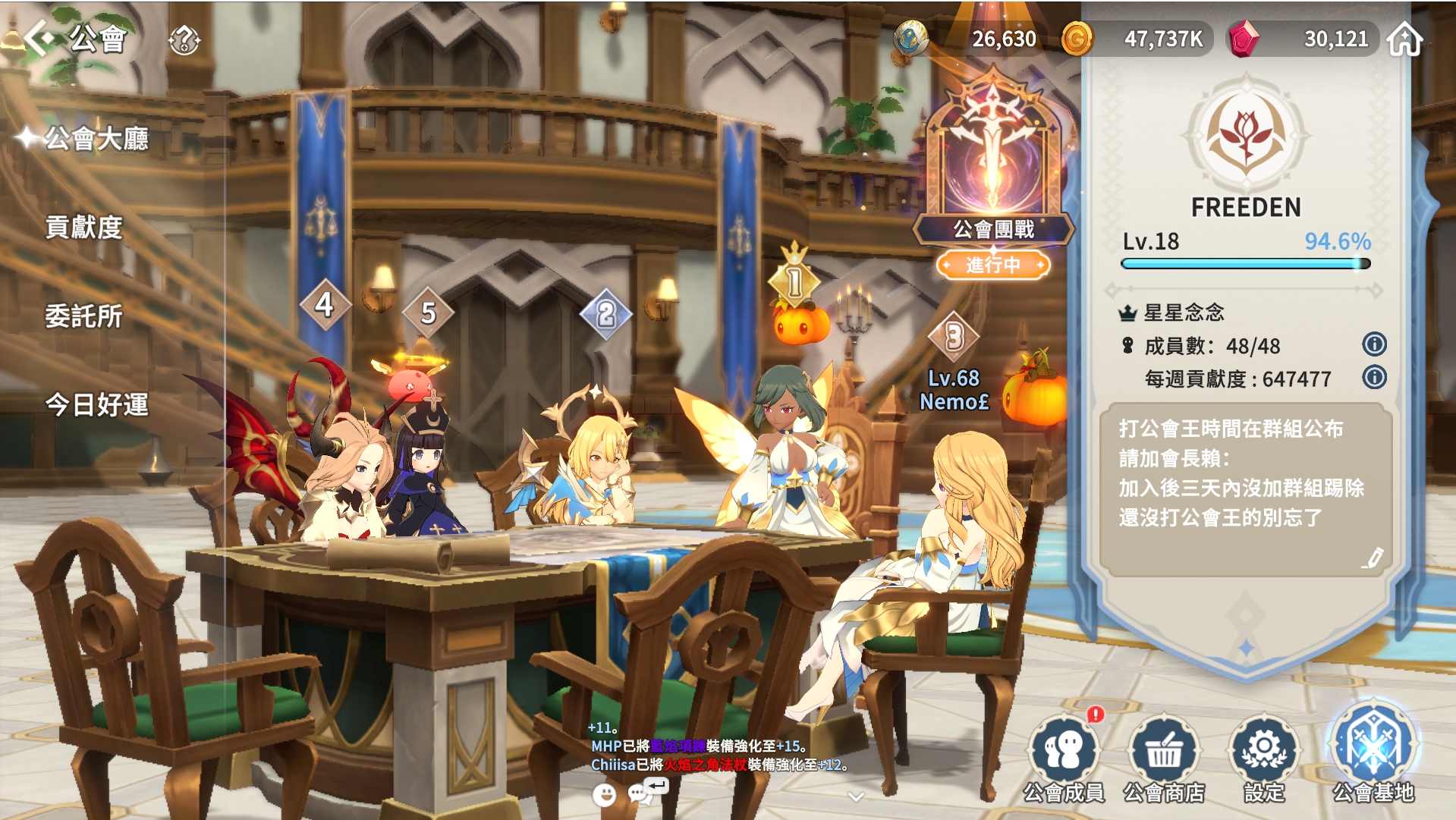Viewport: 1456px width, 820px height.
Task: Select 公會大廳 in the side menu
Action: (x=96, y=139)
